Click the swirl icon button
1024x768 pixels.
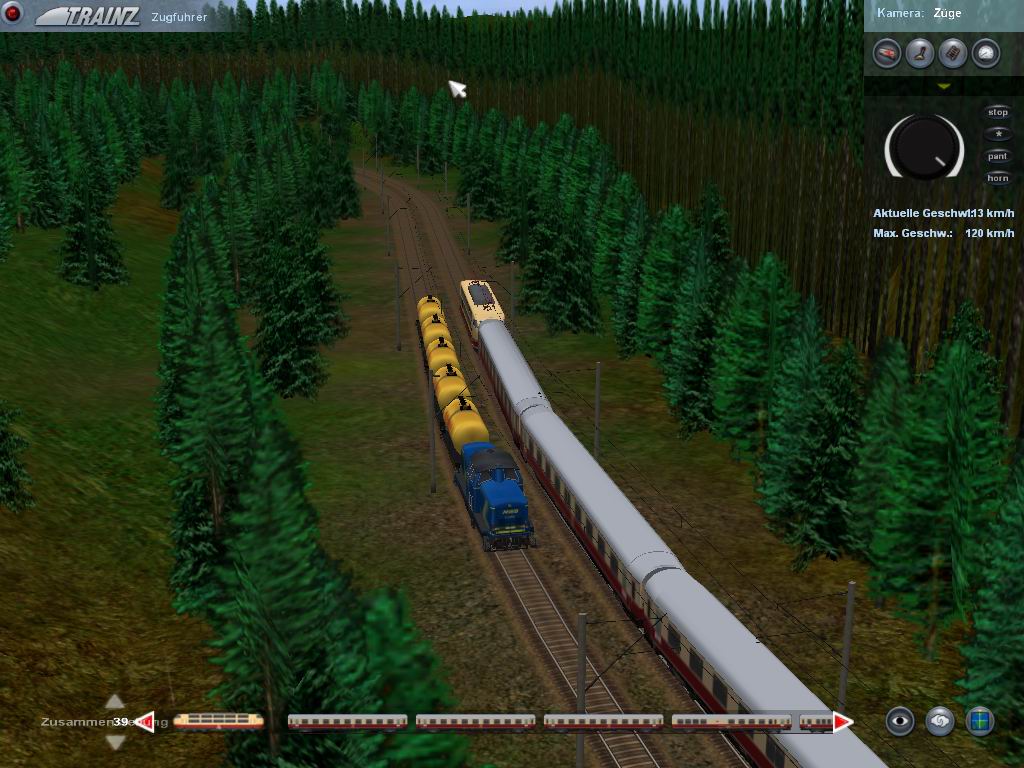pos(940,720)
